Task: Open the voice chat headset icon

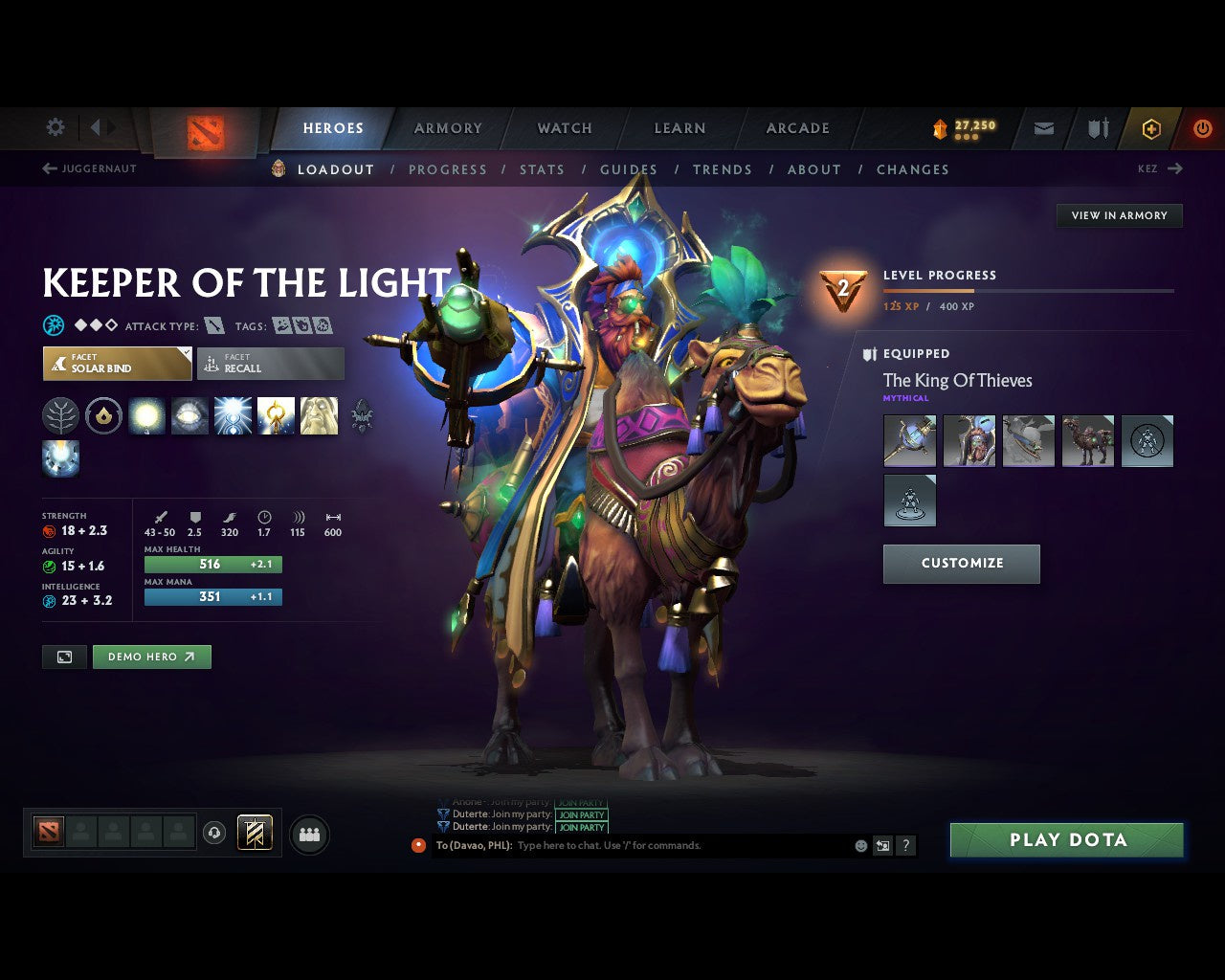Action: coord(212,834)
